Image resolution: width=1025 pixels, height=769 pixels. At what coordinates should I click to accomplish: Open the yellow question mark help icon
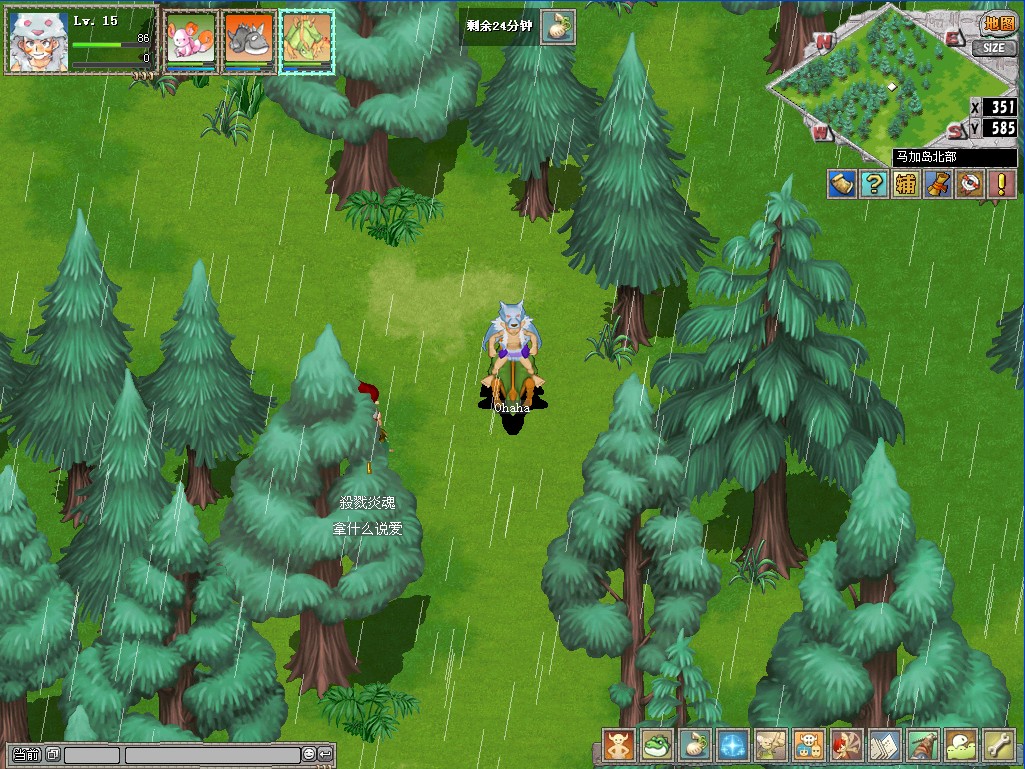(874, 184)
